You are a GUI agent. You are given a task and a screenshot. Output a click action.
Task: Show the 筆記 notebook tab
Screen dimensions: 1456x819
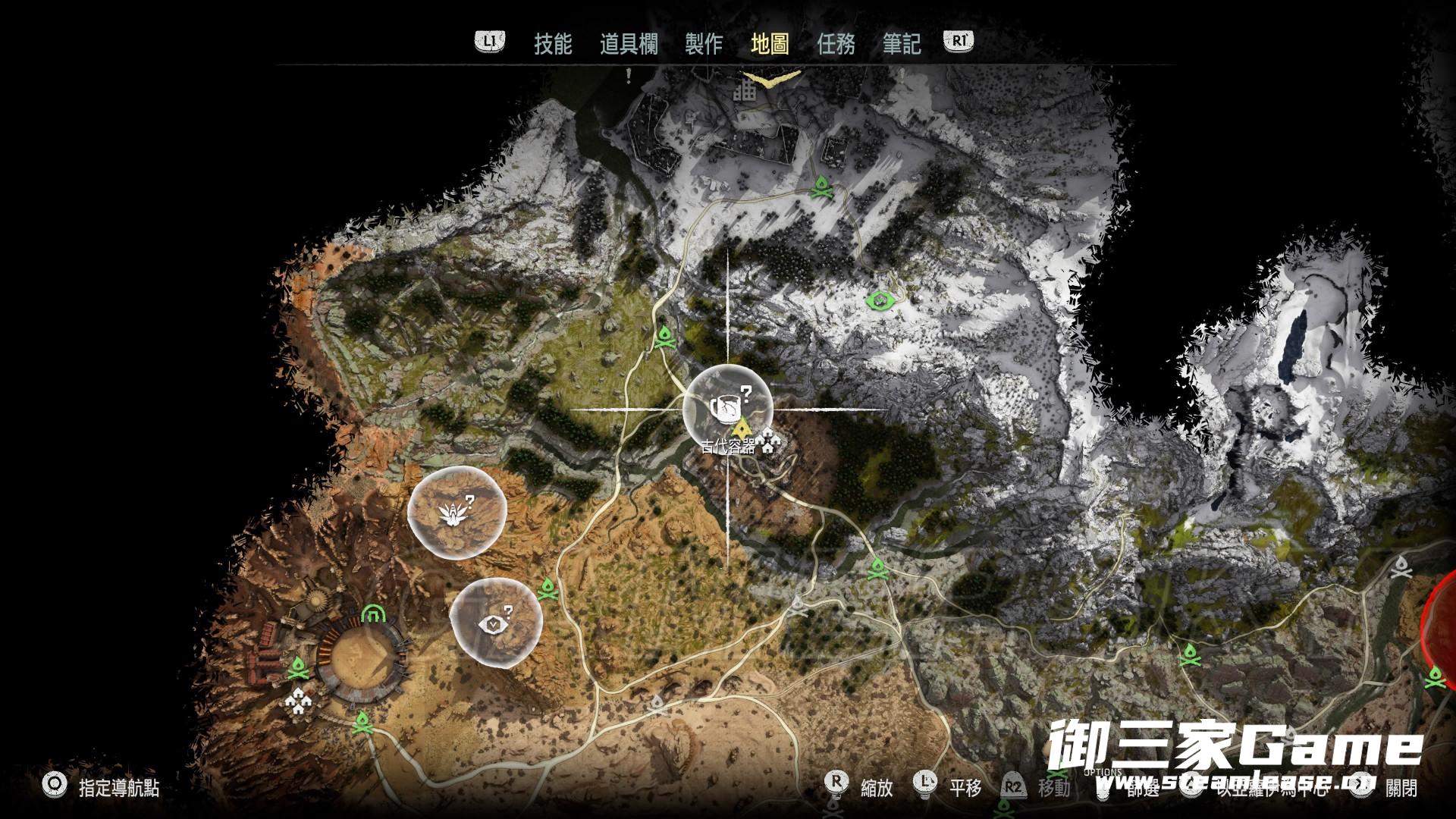pos(902,43)
